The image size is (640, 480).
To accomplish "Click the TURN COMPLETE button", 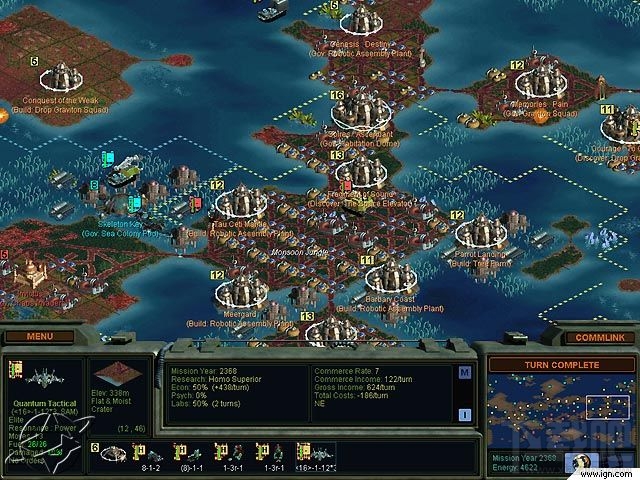I will [x=557, y=365].
